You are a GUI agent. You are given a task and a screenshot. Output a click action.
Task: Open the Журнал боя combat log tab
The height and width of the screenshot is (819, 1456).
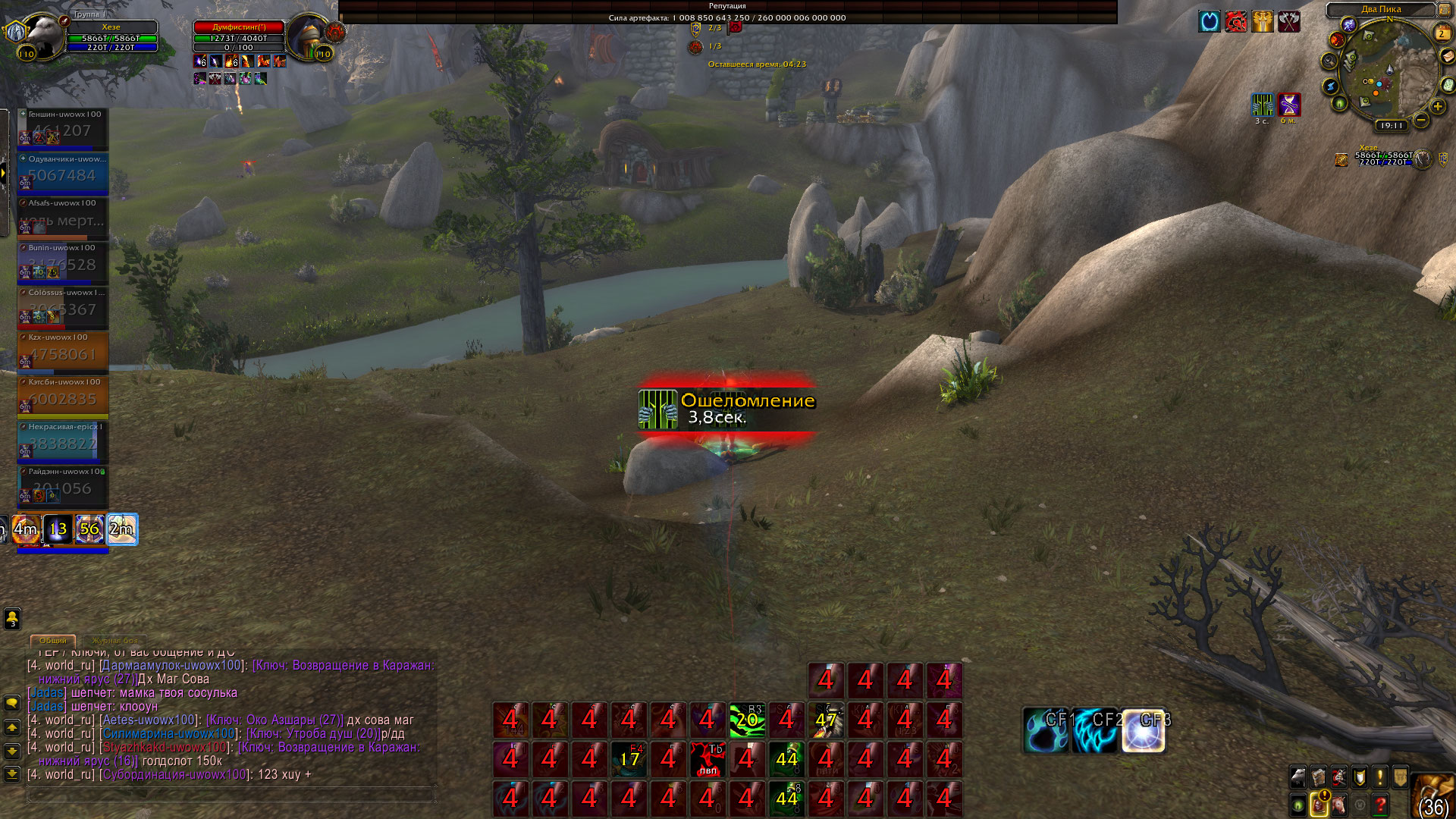(x=115, y=641)
